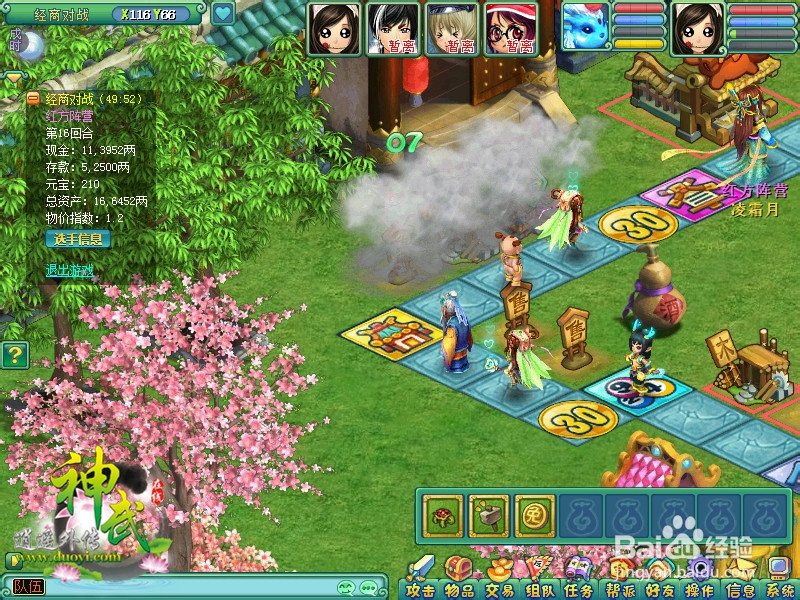800x600 pixels.
Task: Select the stone hammer item card slot
Action: pyautogui.click(x=488, y=515)
